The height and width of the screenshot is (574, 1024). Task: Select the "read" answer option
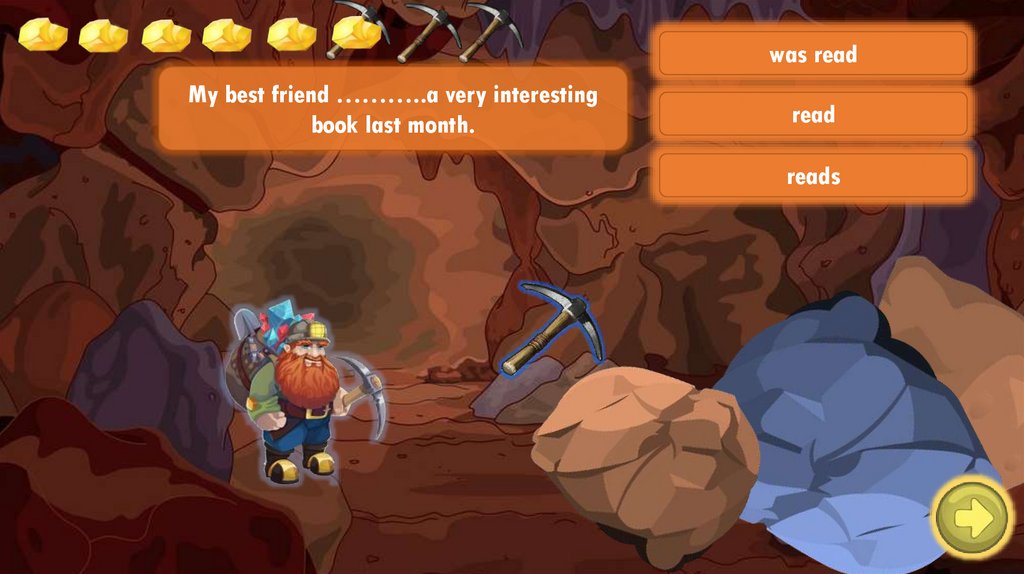(813, 115)
